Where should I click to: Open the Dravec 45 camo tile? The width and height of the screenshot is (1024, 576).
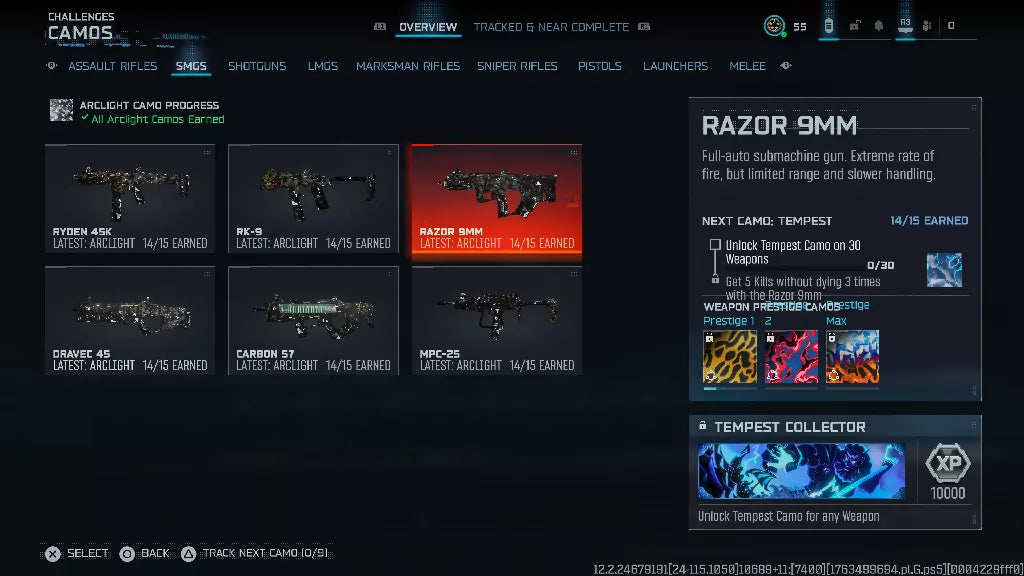tap(130, 320)
